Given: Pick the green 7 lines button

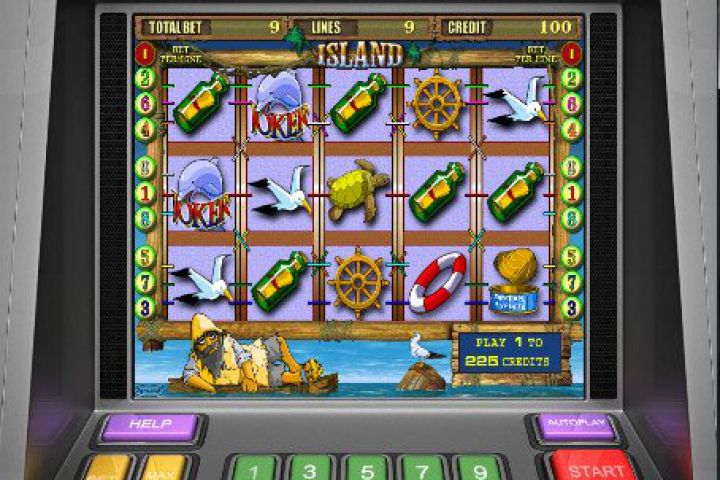Looking at the screenshot, I should point(422,468).
